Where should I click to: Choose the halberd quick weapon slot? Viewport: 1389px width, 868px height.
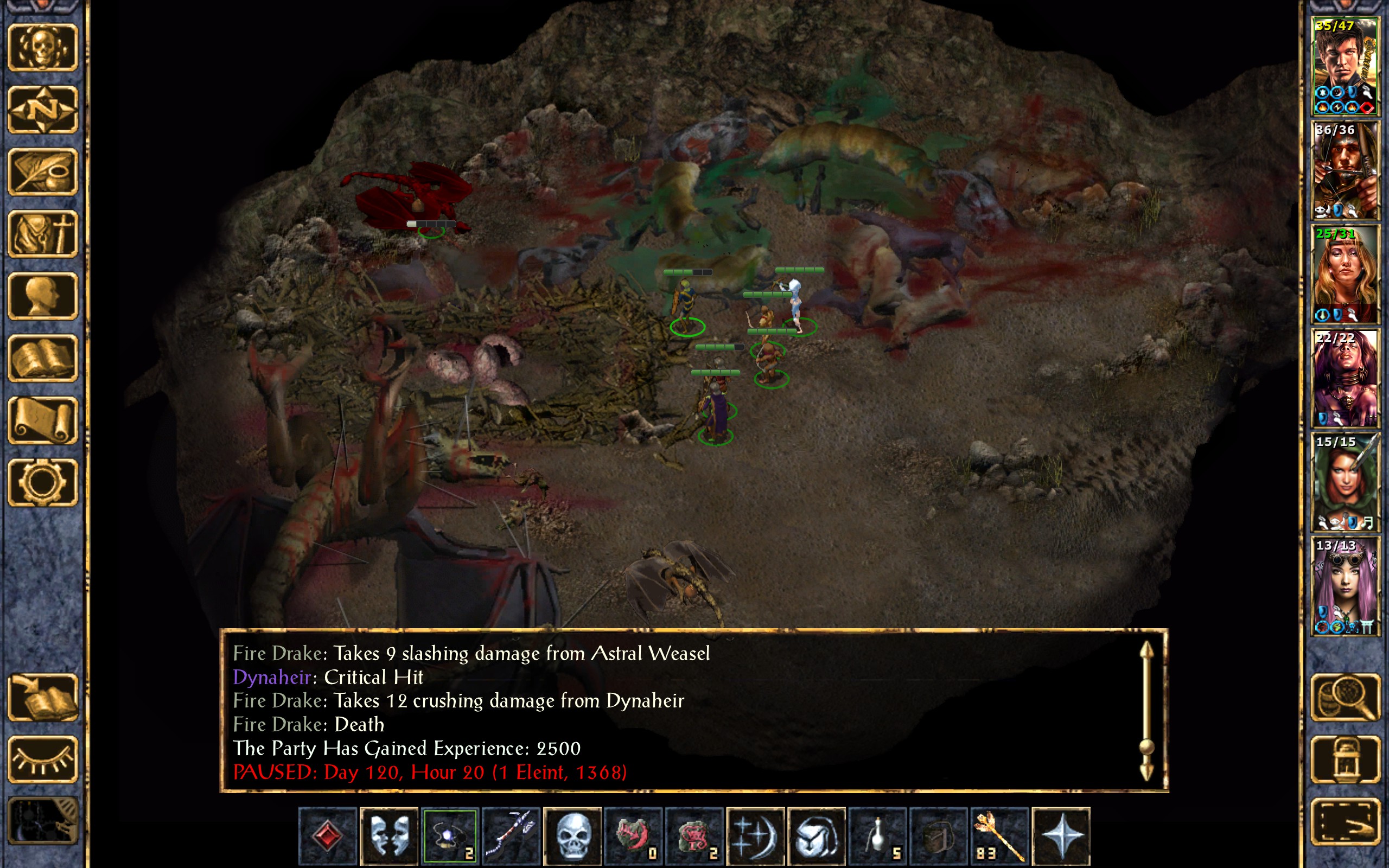(511, 835)
